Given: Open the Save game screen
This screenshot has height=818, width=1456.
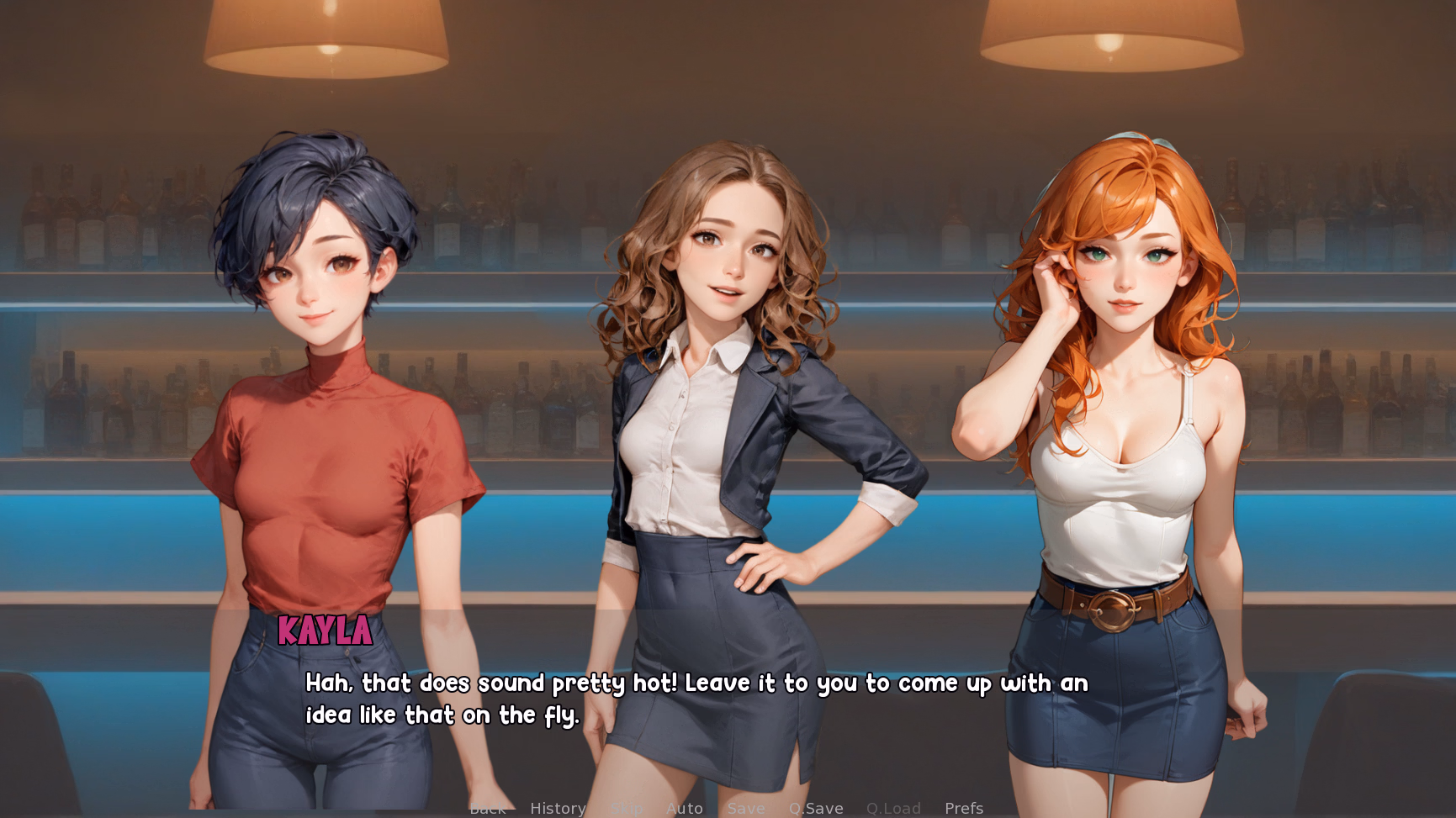Looking at the screenshot, I should 746,808.
